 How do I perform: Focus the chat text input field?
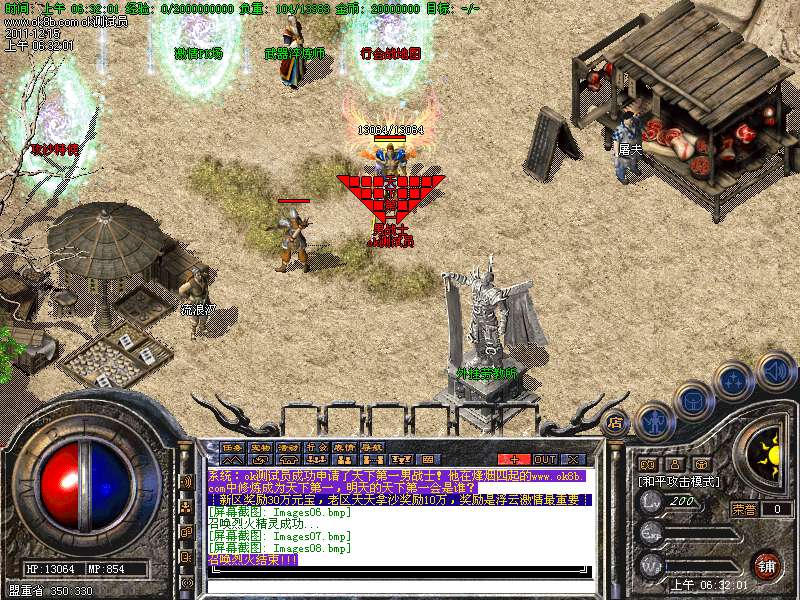400,585
